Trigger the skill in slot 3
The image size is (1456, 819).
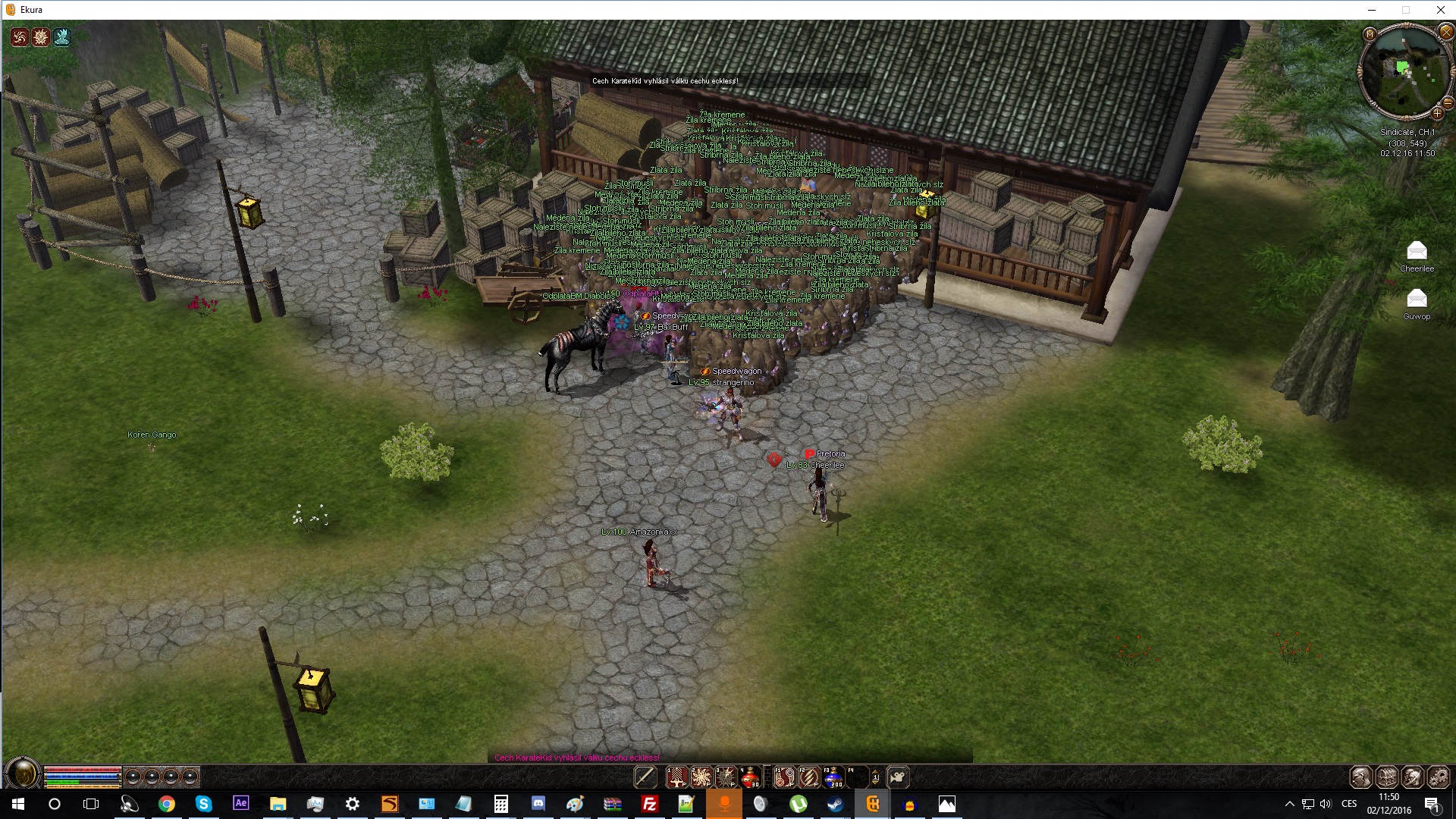point(726,777)
